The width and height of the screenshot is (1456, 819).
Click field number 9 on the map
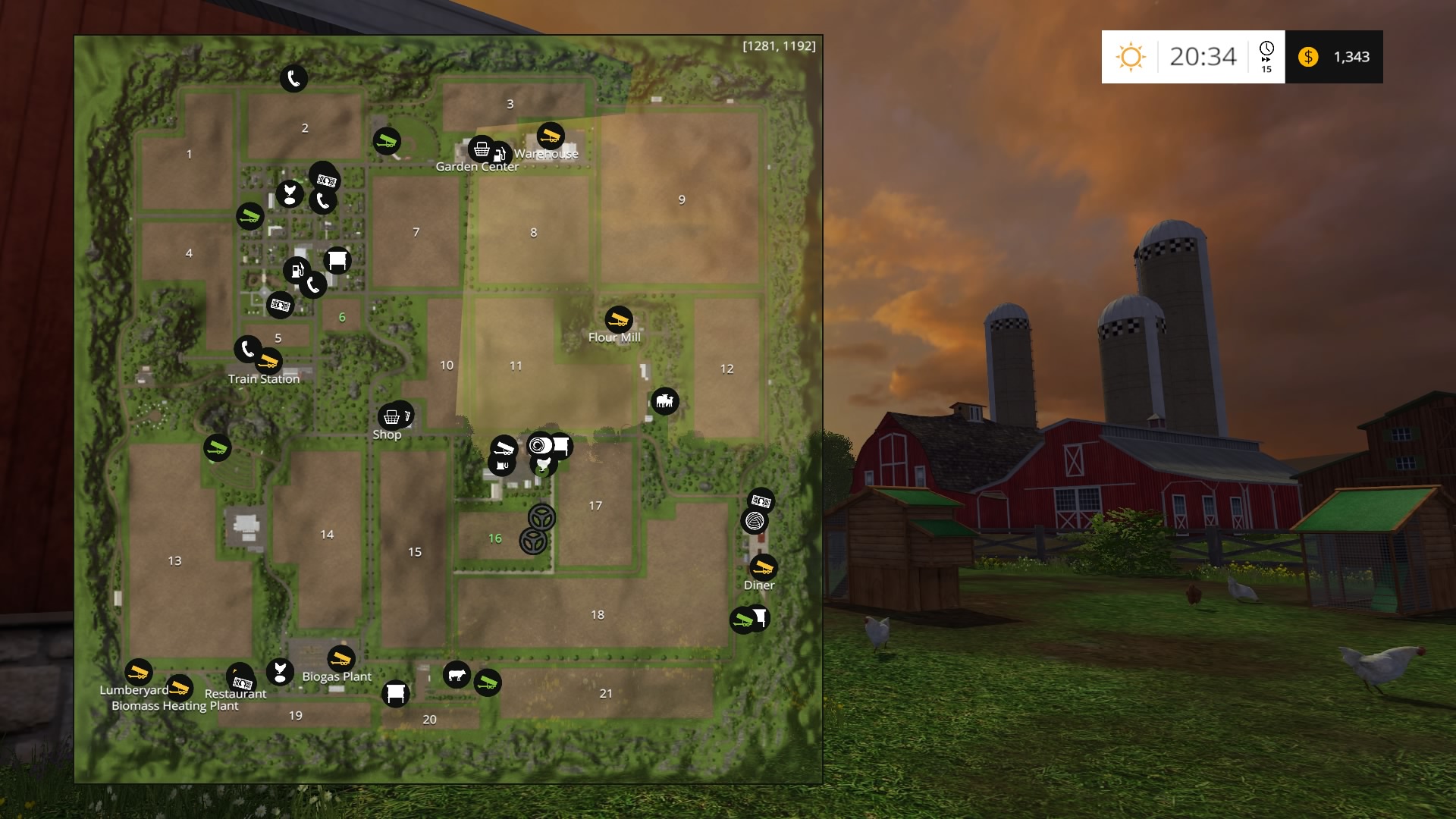682,199
